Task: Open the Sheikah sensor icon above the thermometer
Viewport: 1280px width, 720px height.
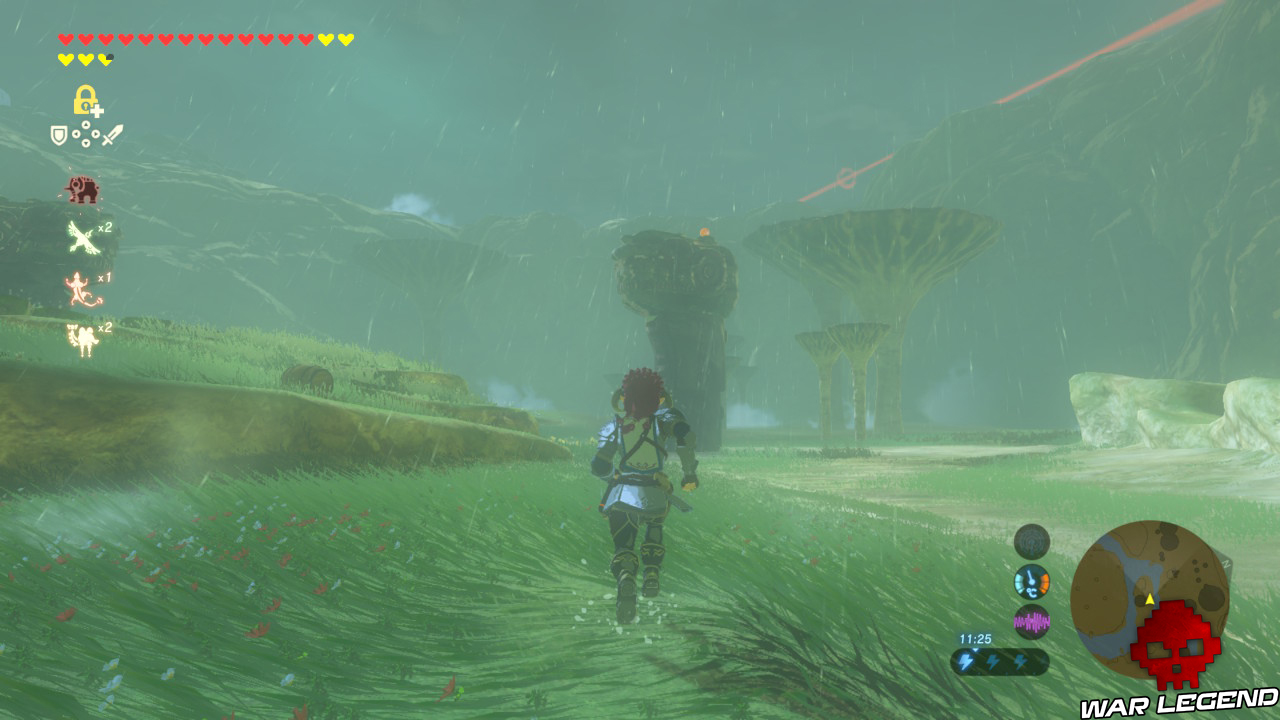Action: tap(1031, 540)
